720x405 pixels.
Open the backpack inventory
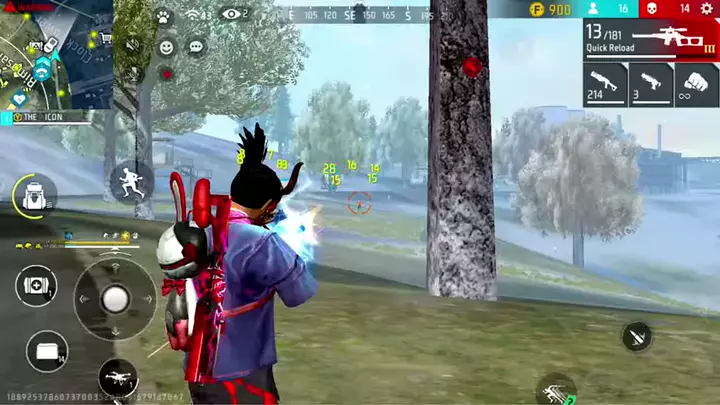[x=32, y=196]
